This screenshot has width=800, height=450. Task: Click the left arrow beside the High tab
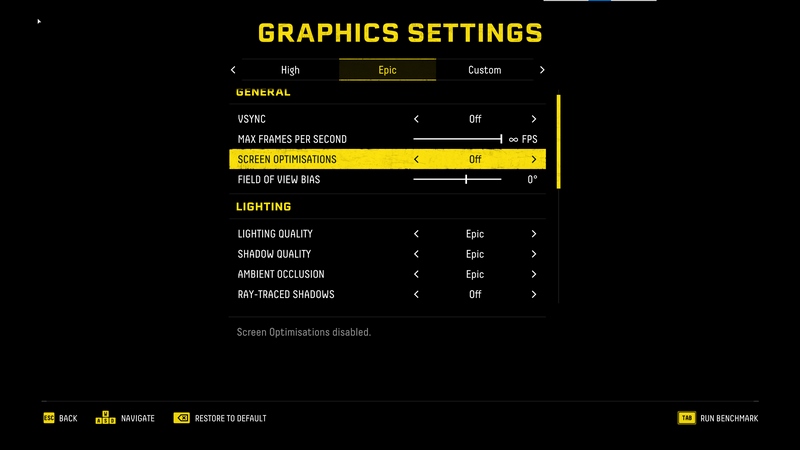point(233,70)
